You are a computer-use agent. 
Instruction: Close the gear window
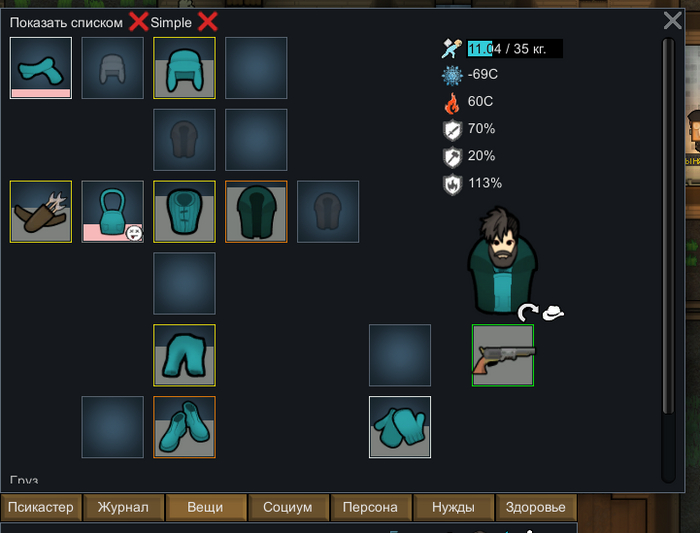click(x=673, y=20)
